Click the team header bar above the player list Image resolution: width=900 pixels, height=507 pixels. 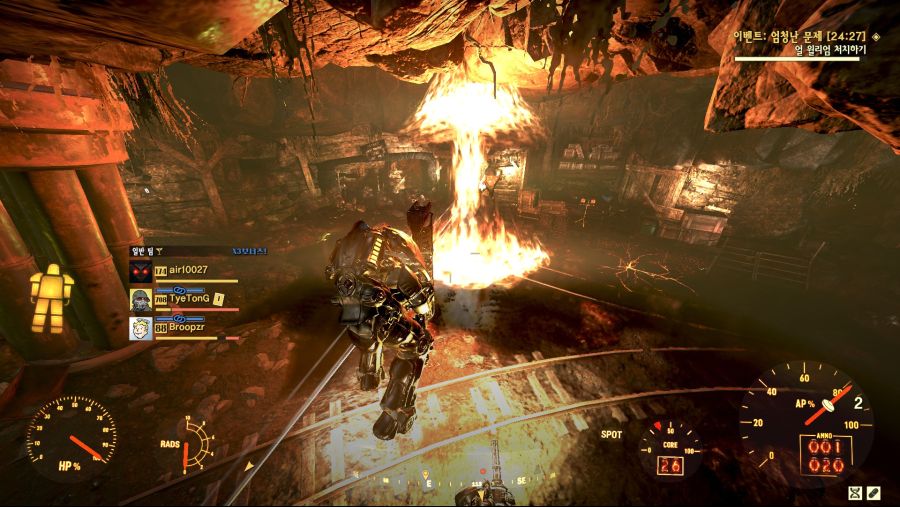(x=198, y=252)
